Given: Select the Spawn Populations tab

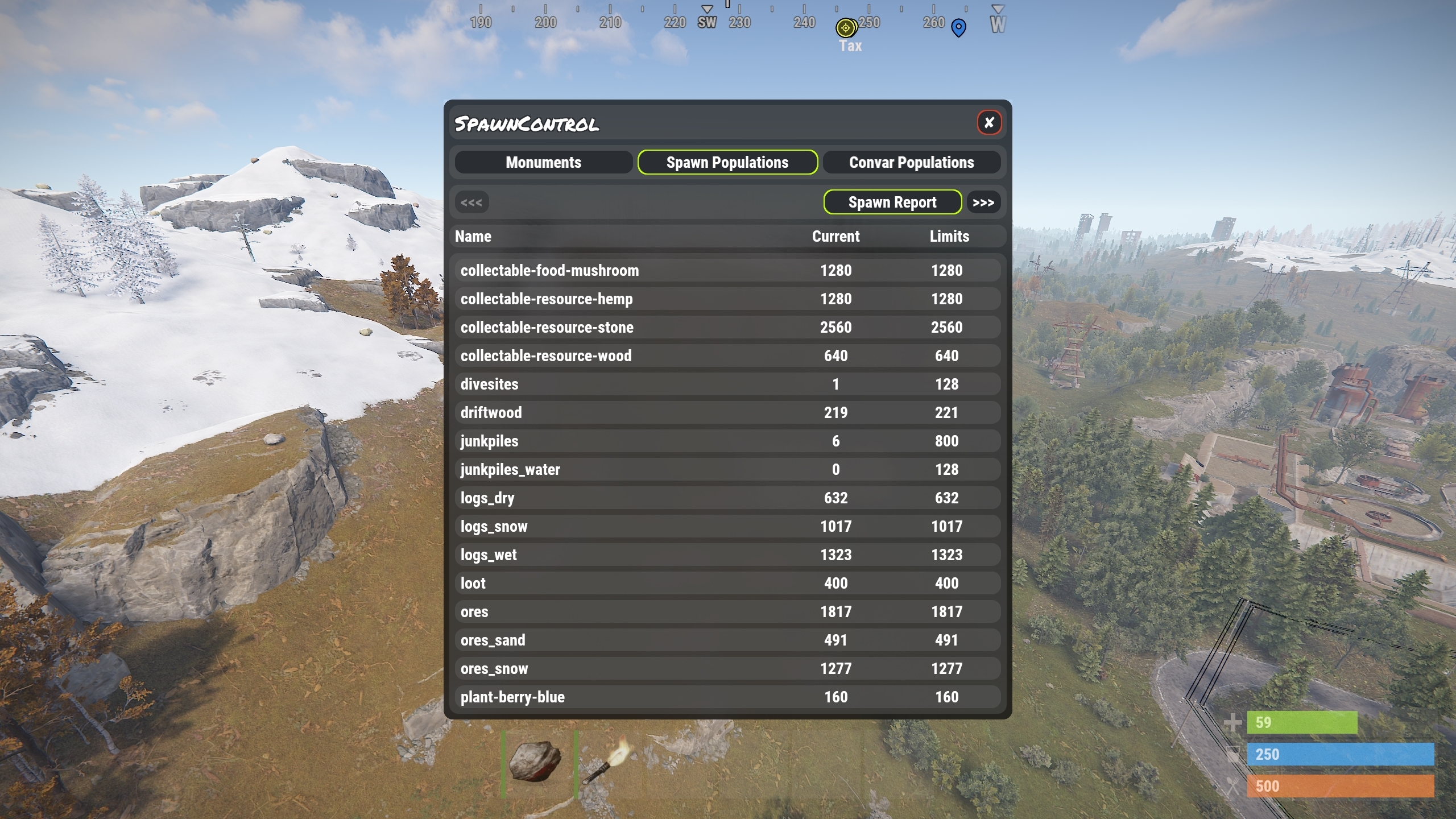Looking at the screenshot, I should [727, 163].
